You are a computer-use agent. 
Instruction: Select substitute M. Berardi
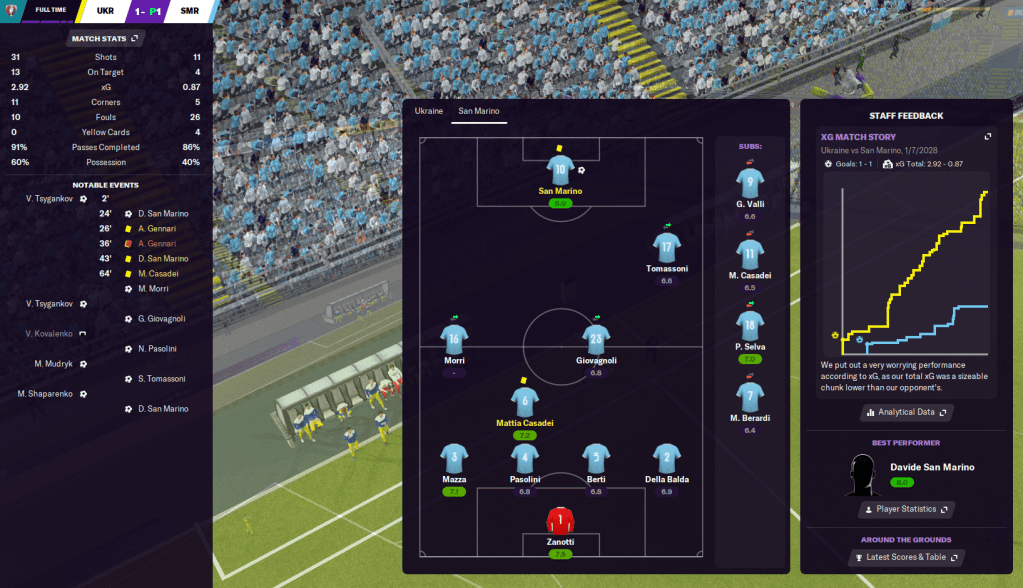tap(750, 396)
